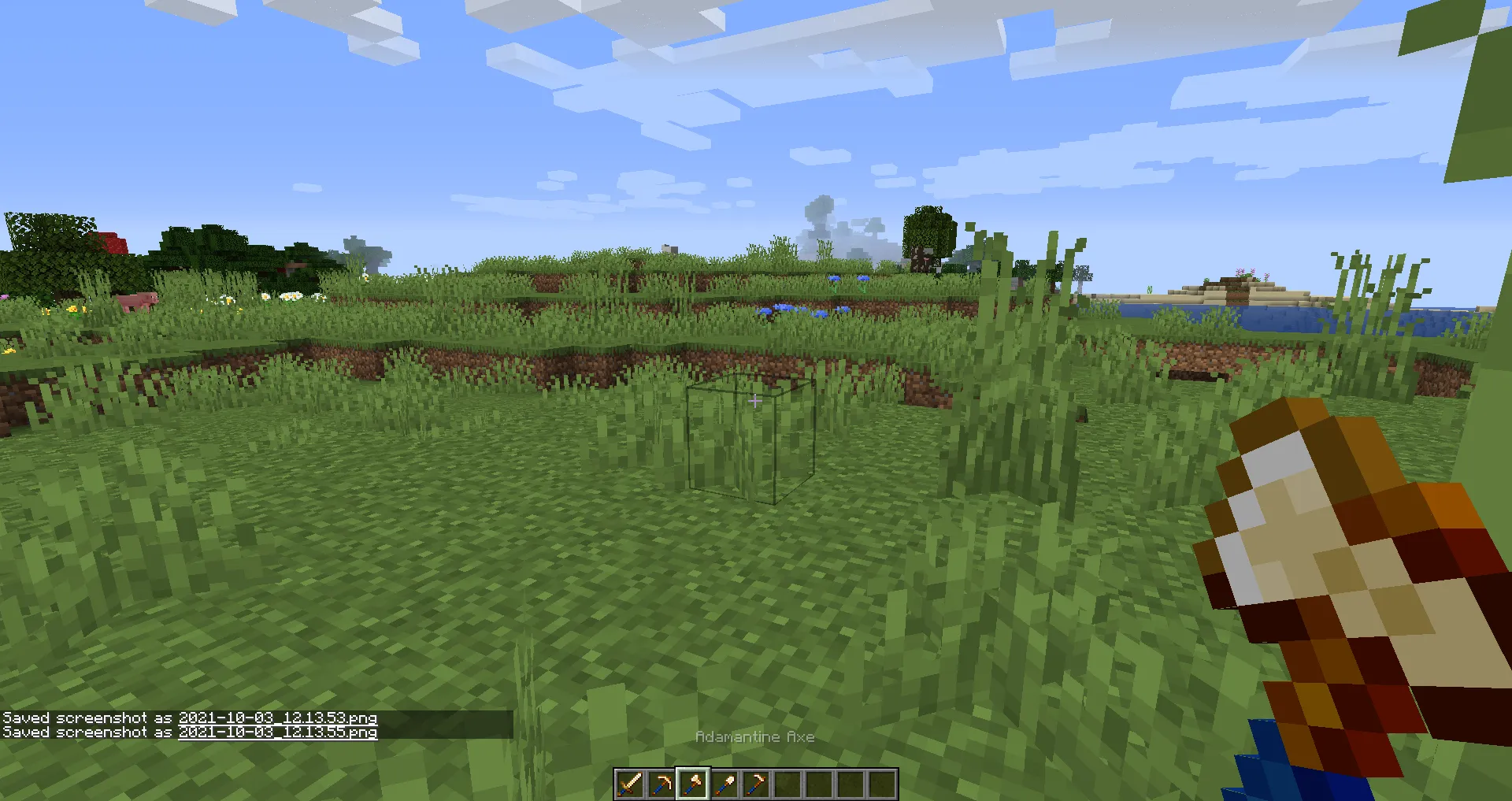Click the crosshair at screen center

point(756,400)
